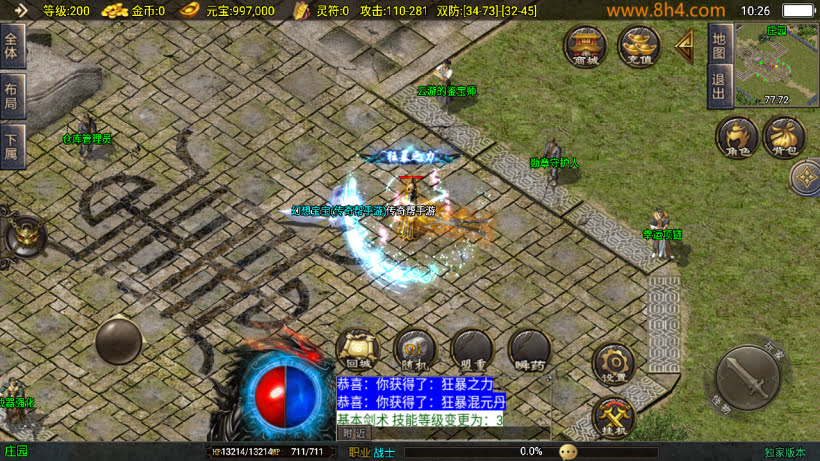Use the 瞬药 instant potion slot
Screen dimensions: 820x461
pos(528,350)
